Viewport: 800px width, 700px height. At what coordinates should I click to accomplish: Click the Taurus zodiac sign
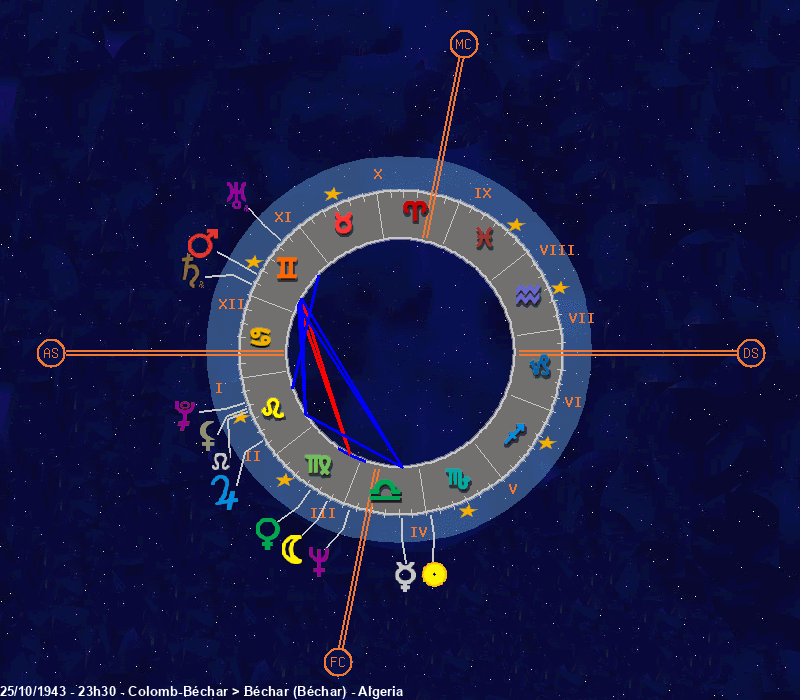343,223
